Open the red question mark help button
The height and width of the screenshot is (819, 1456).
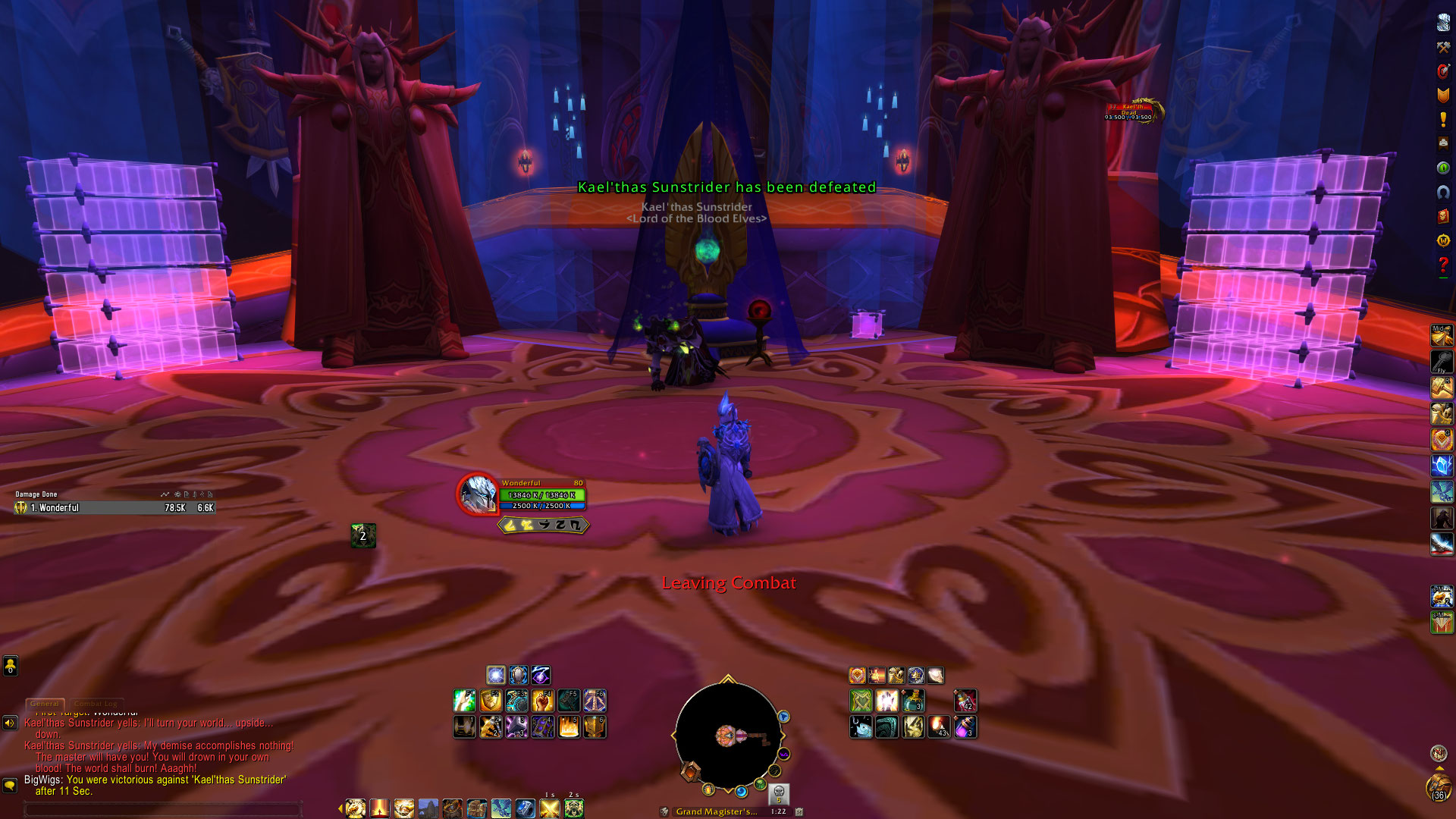(1443, 265)
